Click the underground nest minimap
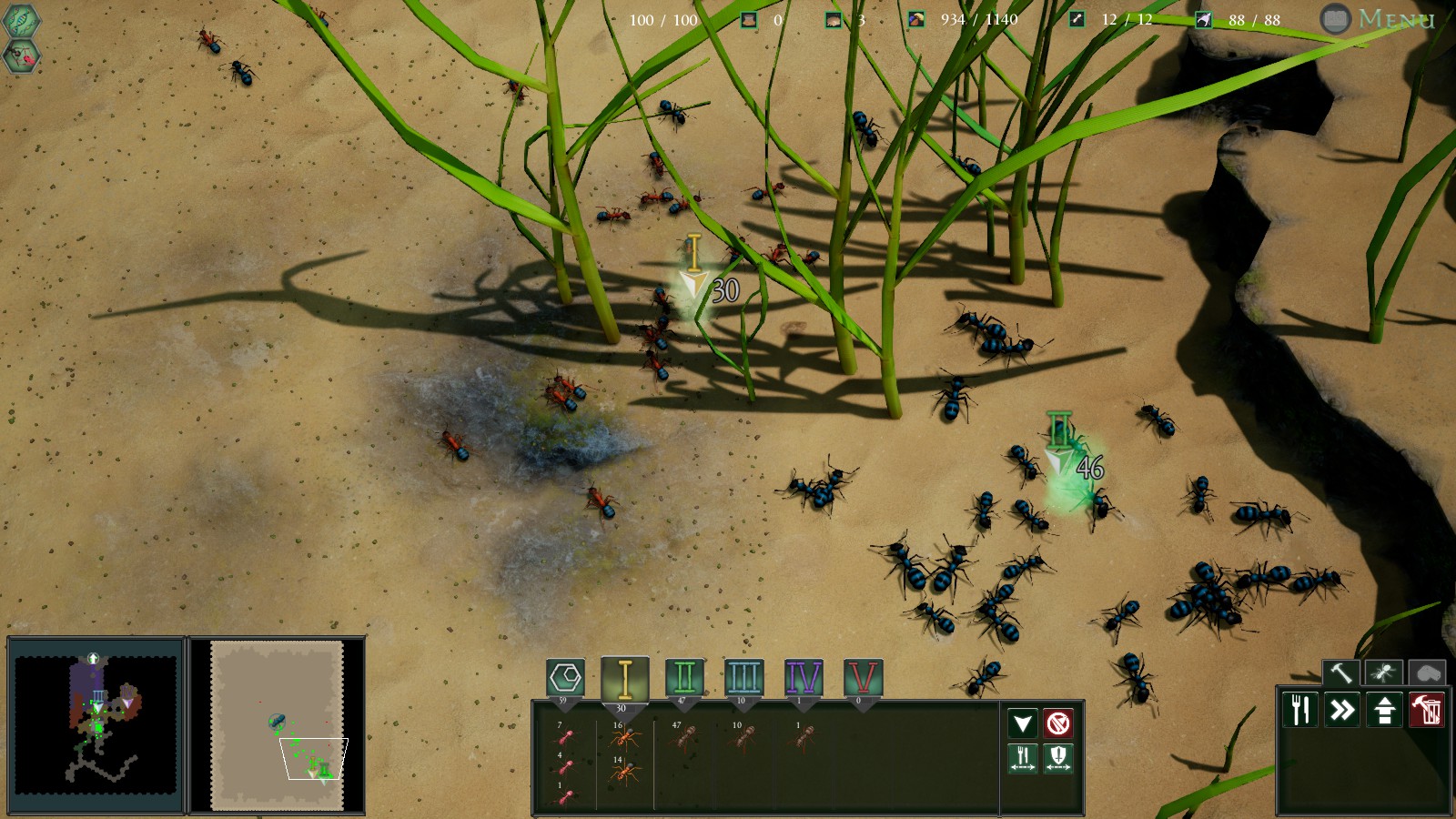Screen dimensions: 1456x819 pos(96,723)
